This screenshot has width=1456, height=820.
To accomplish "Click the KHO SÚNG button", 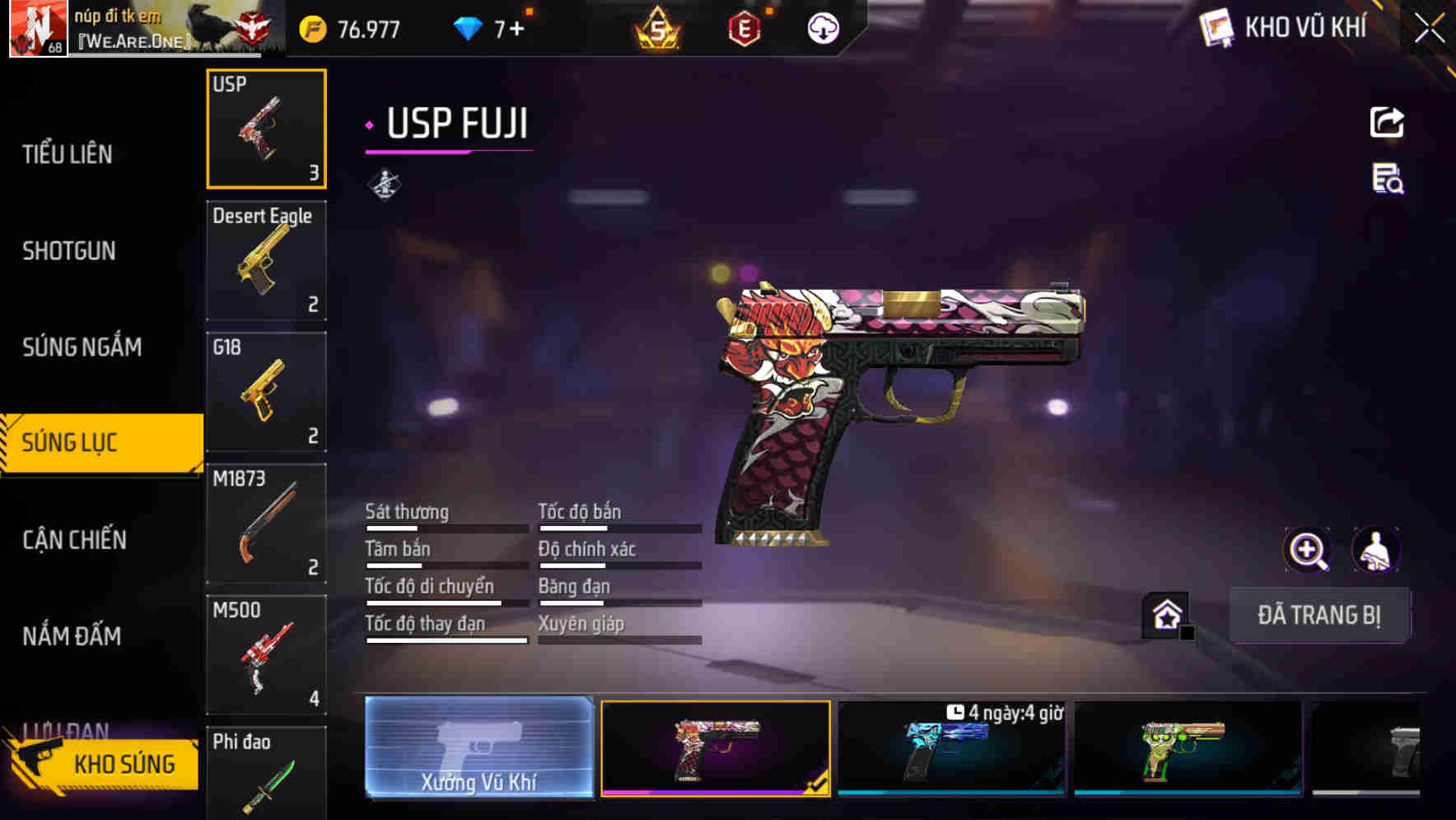I will tap(119, 763).
